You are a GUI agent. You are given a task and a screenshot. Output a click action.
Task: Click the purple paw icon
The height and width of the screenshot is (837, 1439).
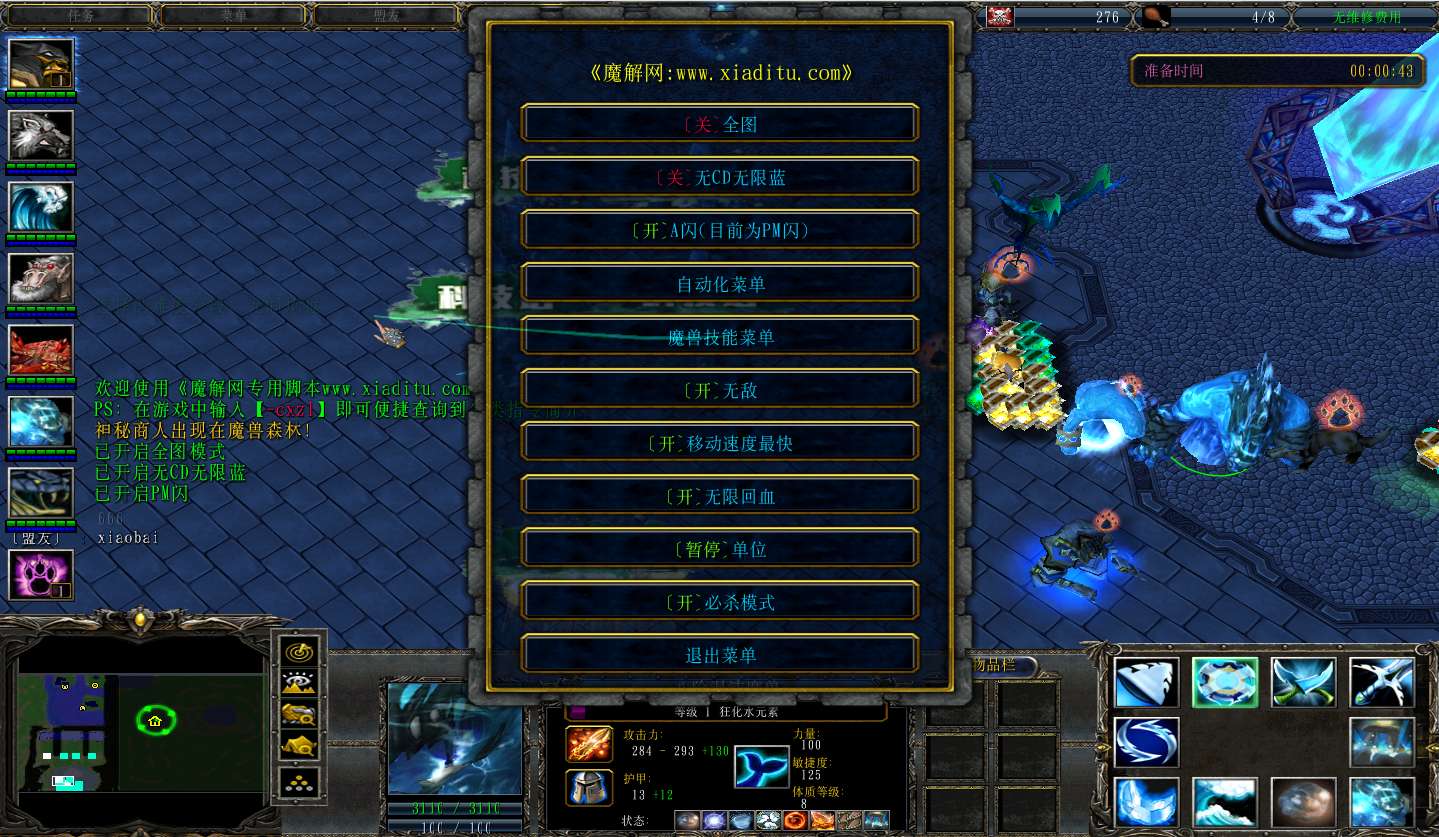tap(41, 574)
